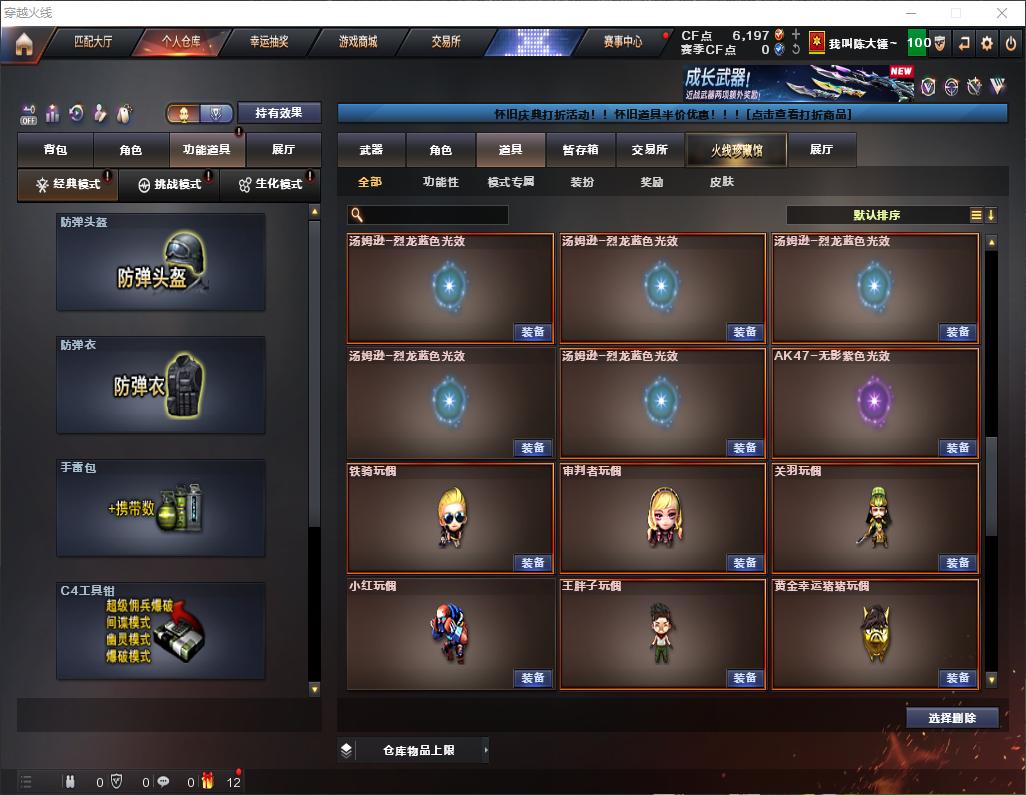Show the 持有效果 owned effects

pos(279,113)
